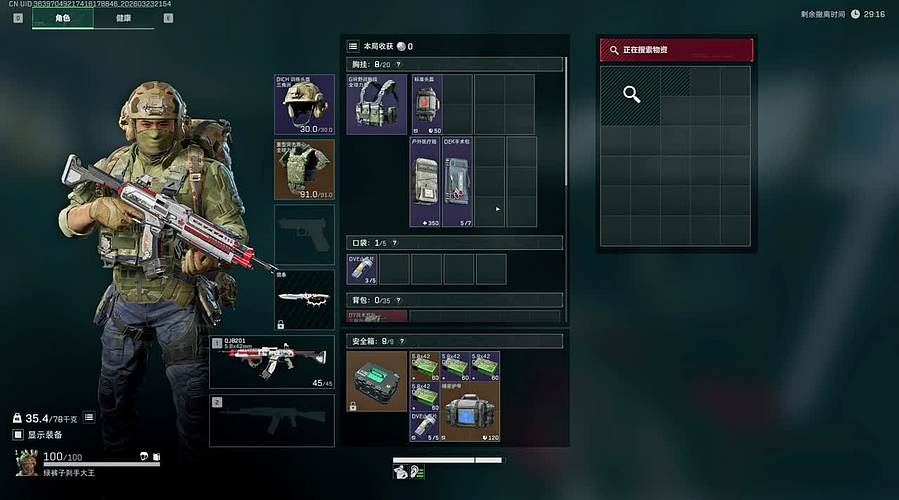Pick the standard helmet item in chest rig
Screen dimensions: 899x500
pyautogui.click(x=427, y=104)
